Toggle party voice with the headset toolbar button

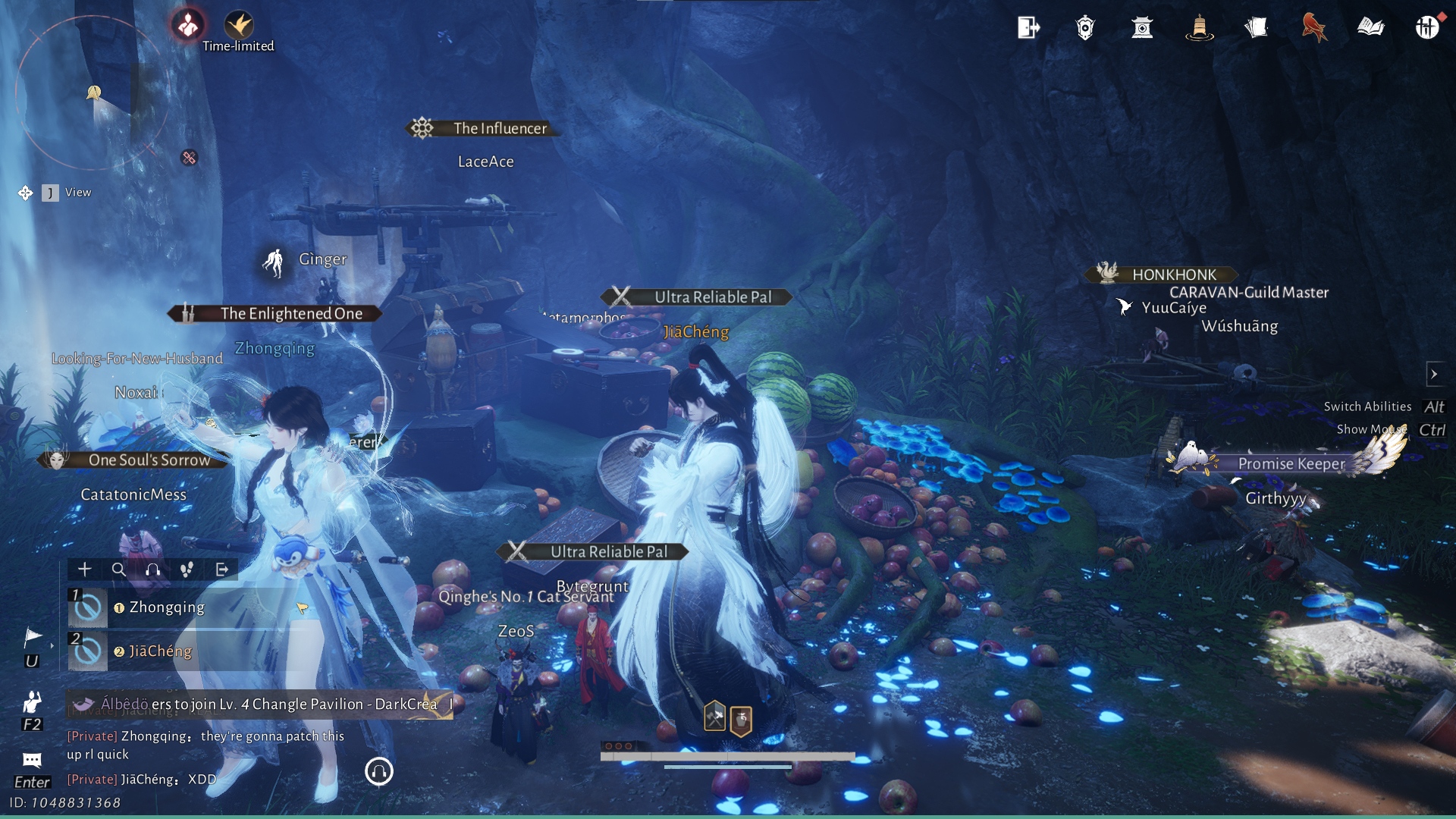pyautogui.click(x=153, y=569)
